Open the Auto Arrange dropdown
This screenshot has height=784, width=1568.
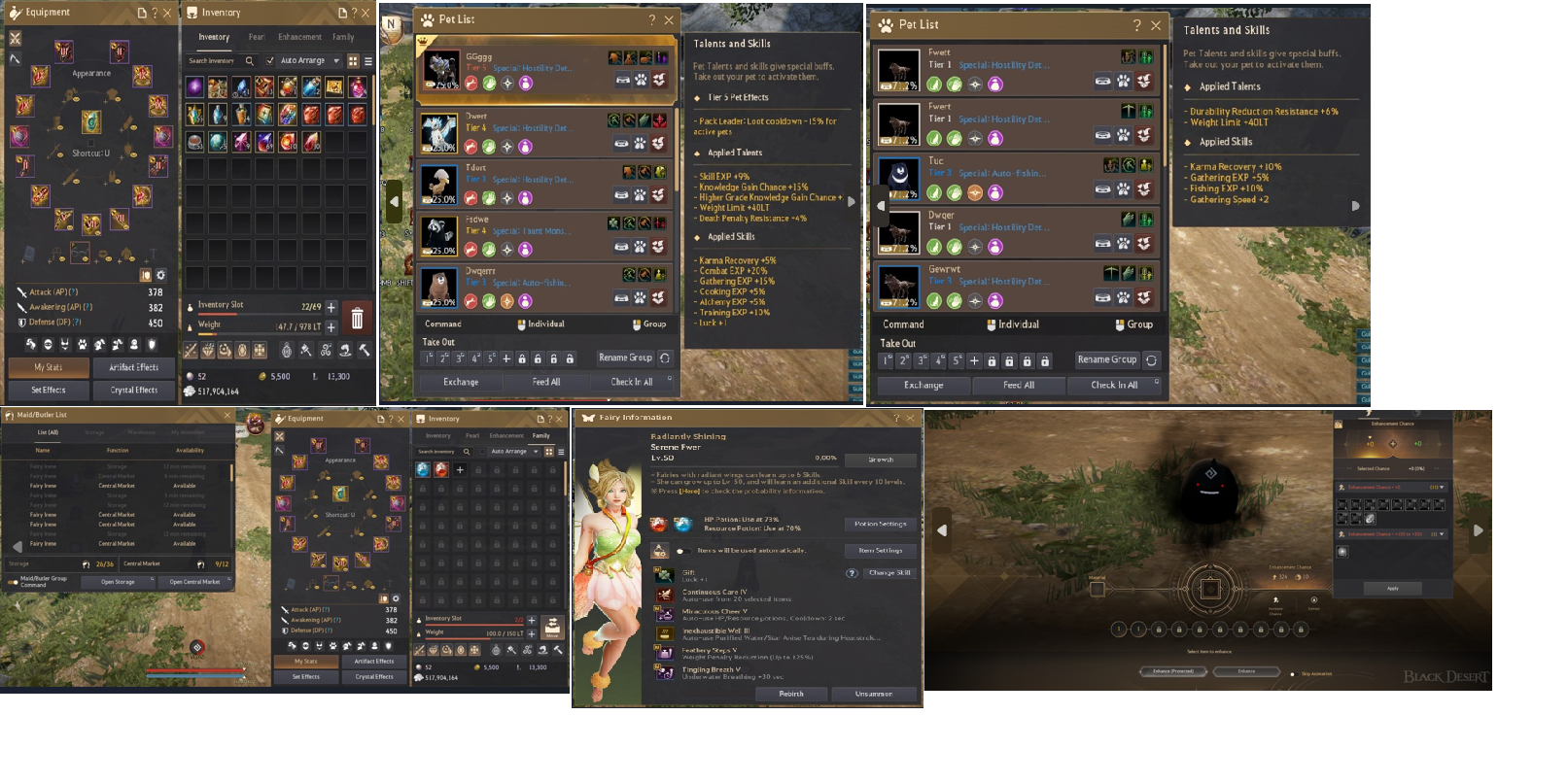click(x=335, y=59)
